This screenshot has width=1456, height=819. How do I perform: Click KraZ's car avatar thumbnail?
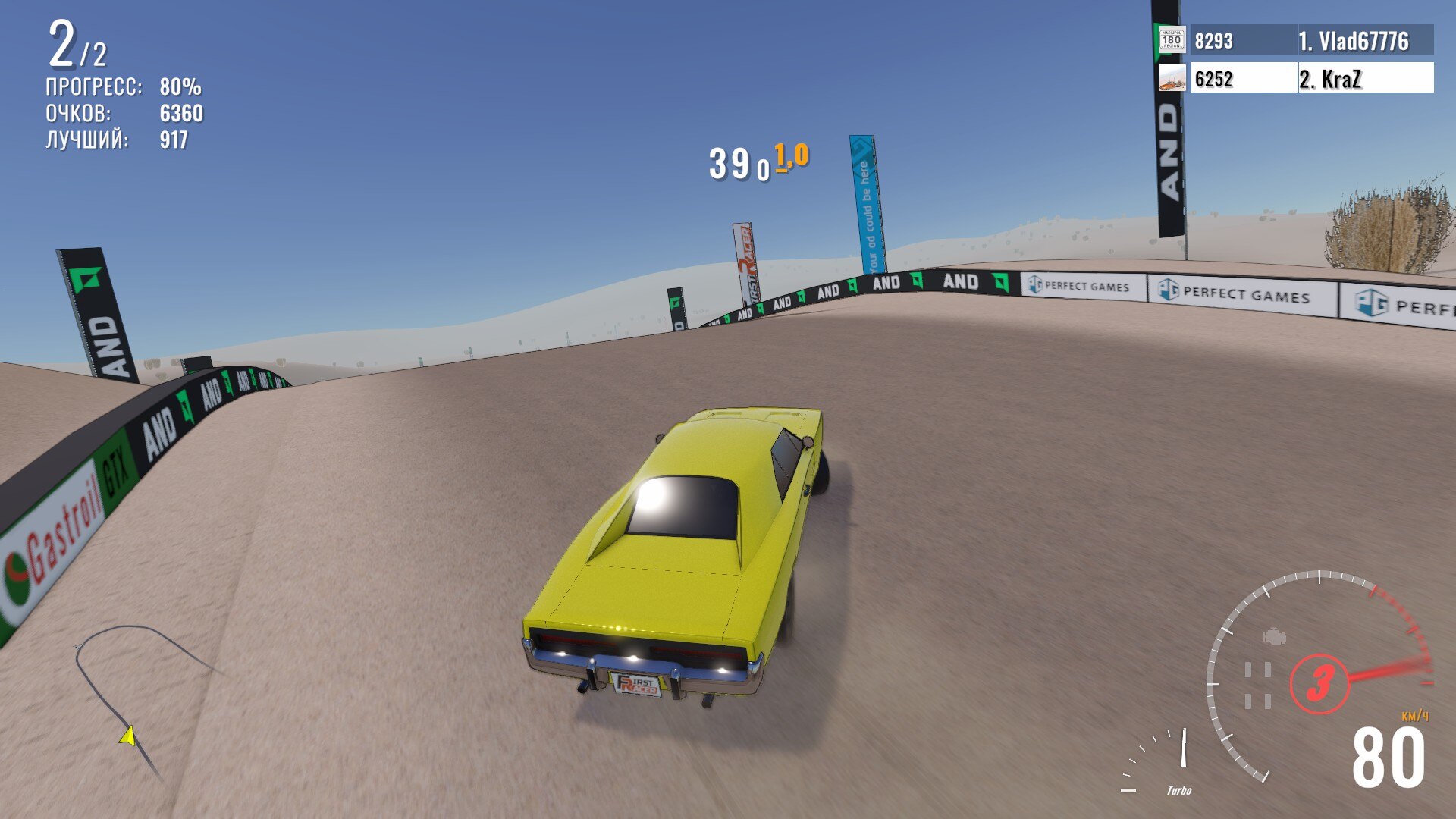(1172, 78)
